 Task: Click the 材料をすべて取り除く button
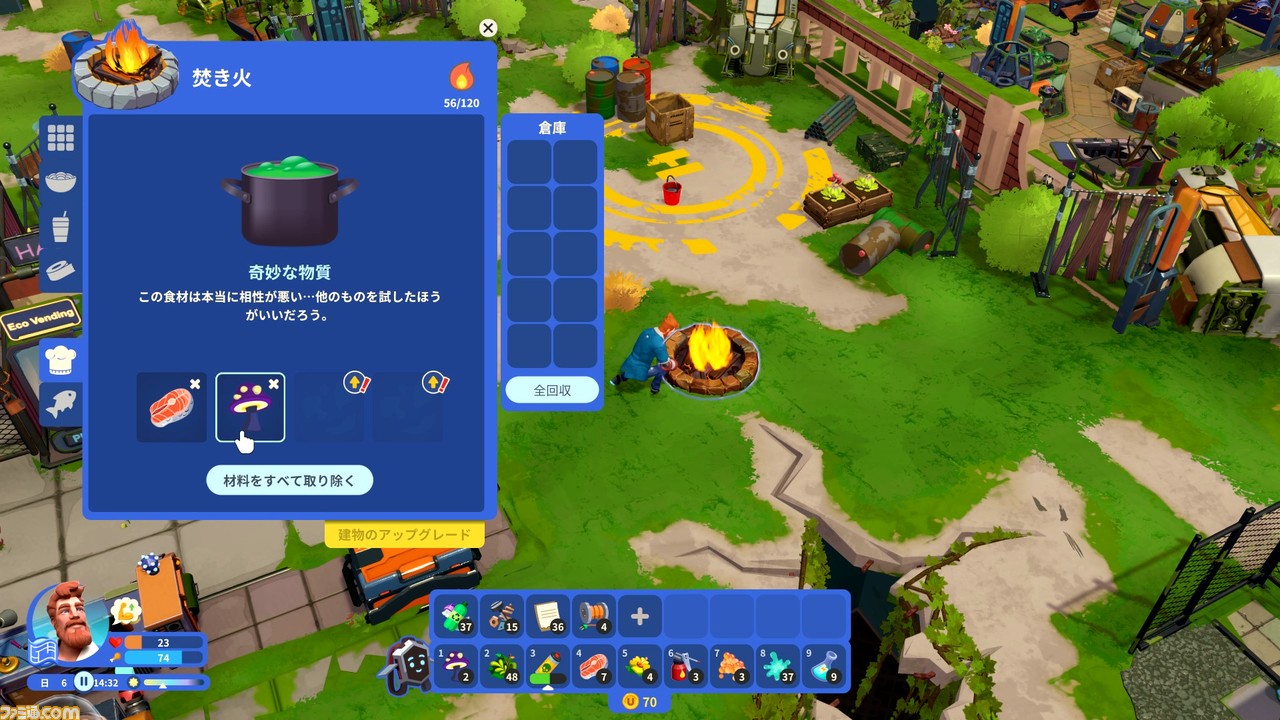tap(289, 480)
